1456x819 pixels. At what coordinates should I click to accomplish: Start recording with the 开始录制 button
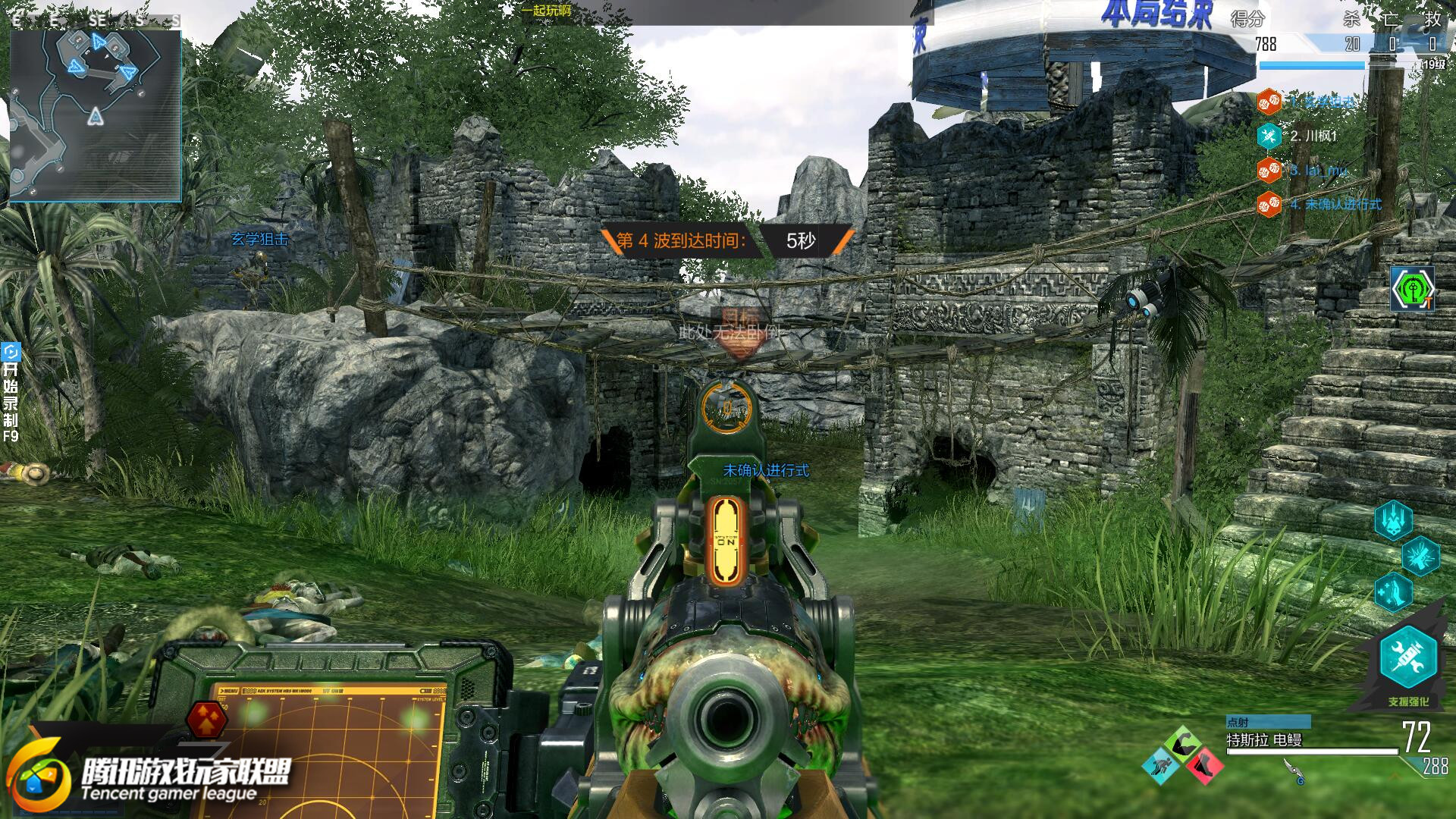(x=11, y=392)
